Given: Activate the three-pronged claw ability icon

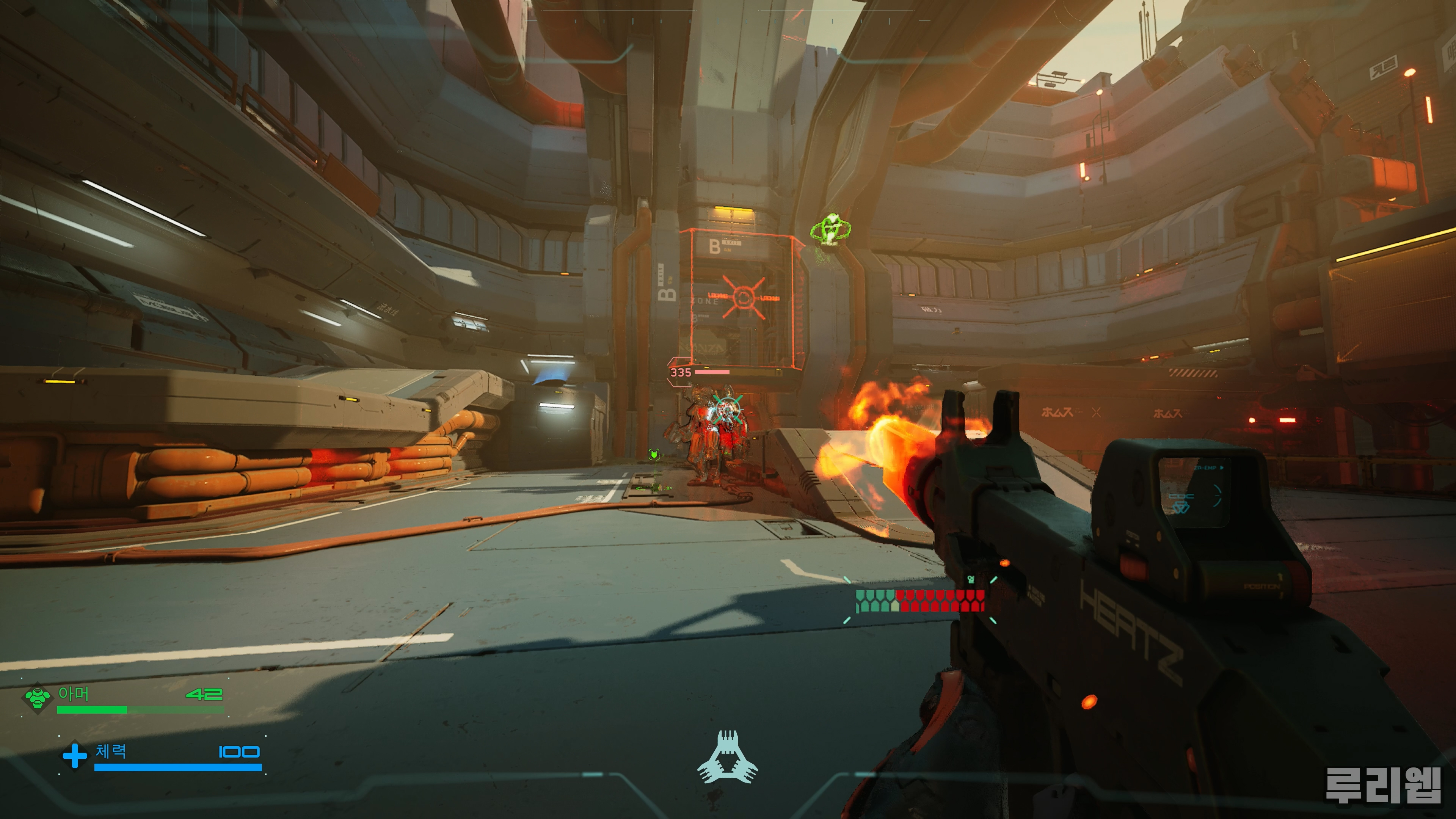Looking at the screenshot, I should pyautogui.click(x=728, y=758).
